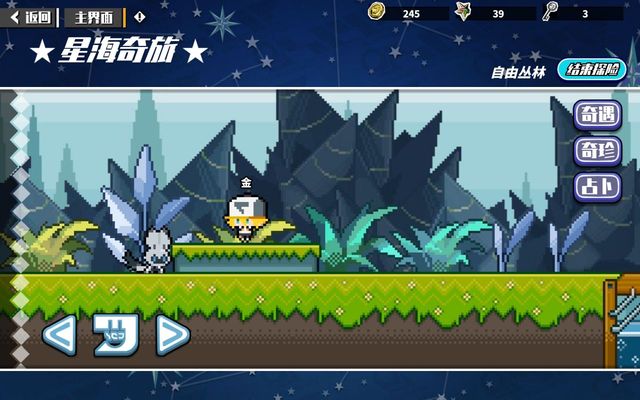
Task: Move left with the left arrow button
Action: [x=59, y=335]
